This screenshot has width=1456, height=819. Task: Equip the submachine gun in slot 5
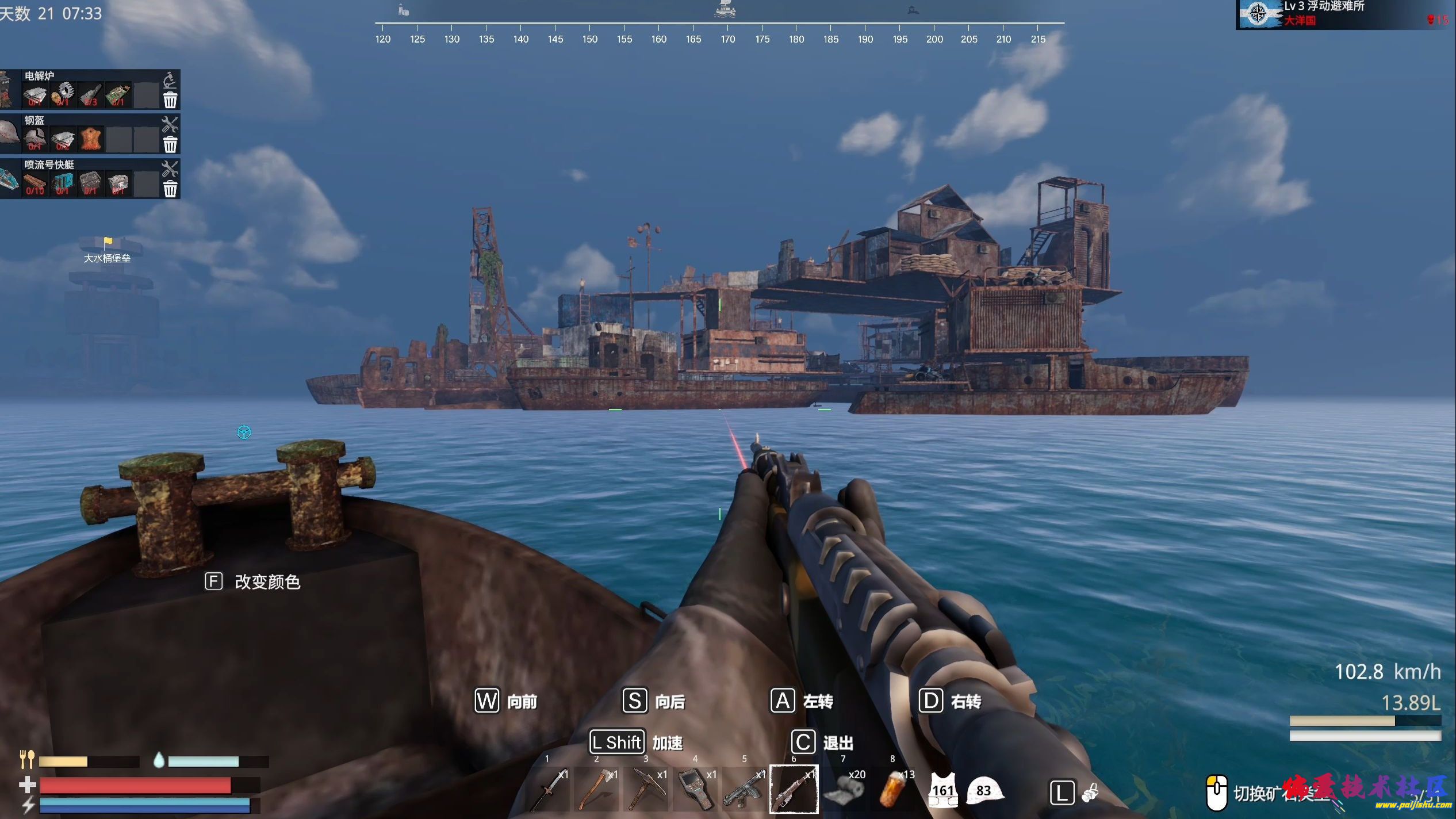tap(745, 790)
